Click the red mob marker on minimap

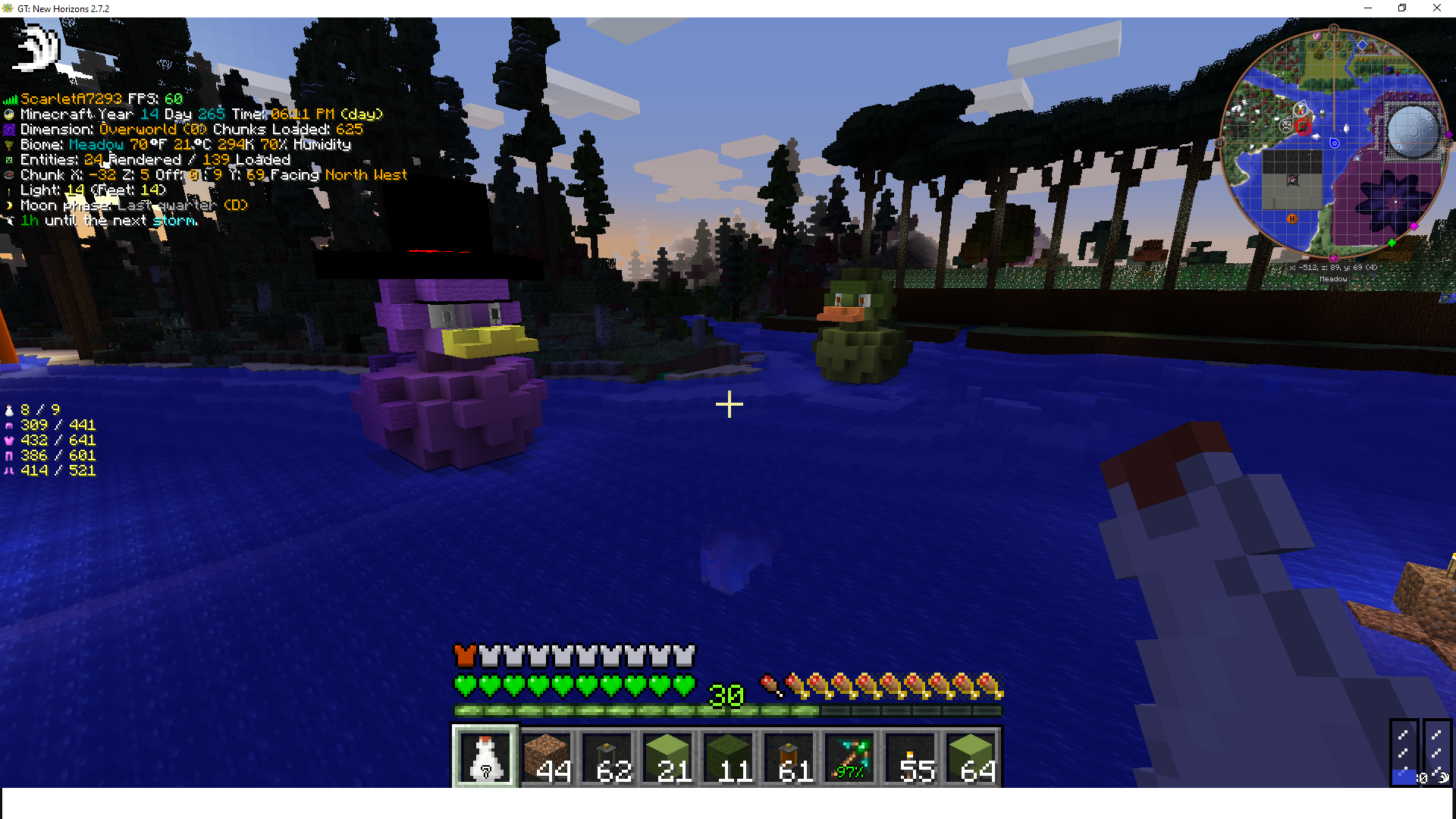click(1304, 127)
